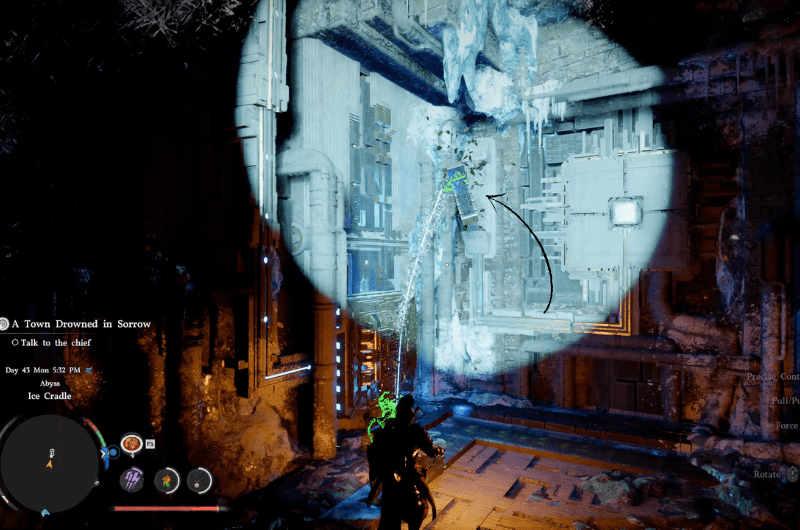
Task: Activate the purple lightning claw skill
Action: coord(132,479)
